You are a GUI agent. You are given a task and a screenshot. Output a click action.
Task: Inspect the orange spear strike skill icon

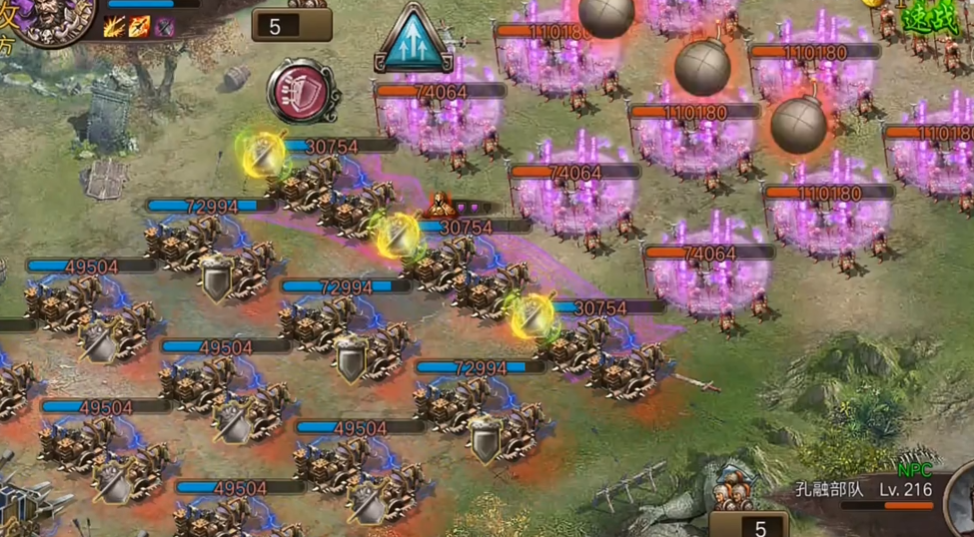[x=139, y=27]
